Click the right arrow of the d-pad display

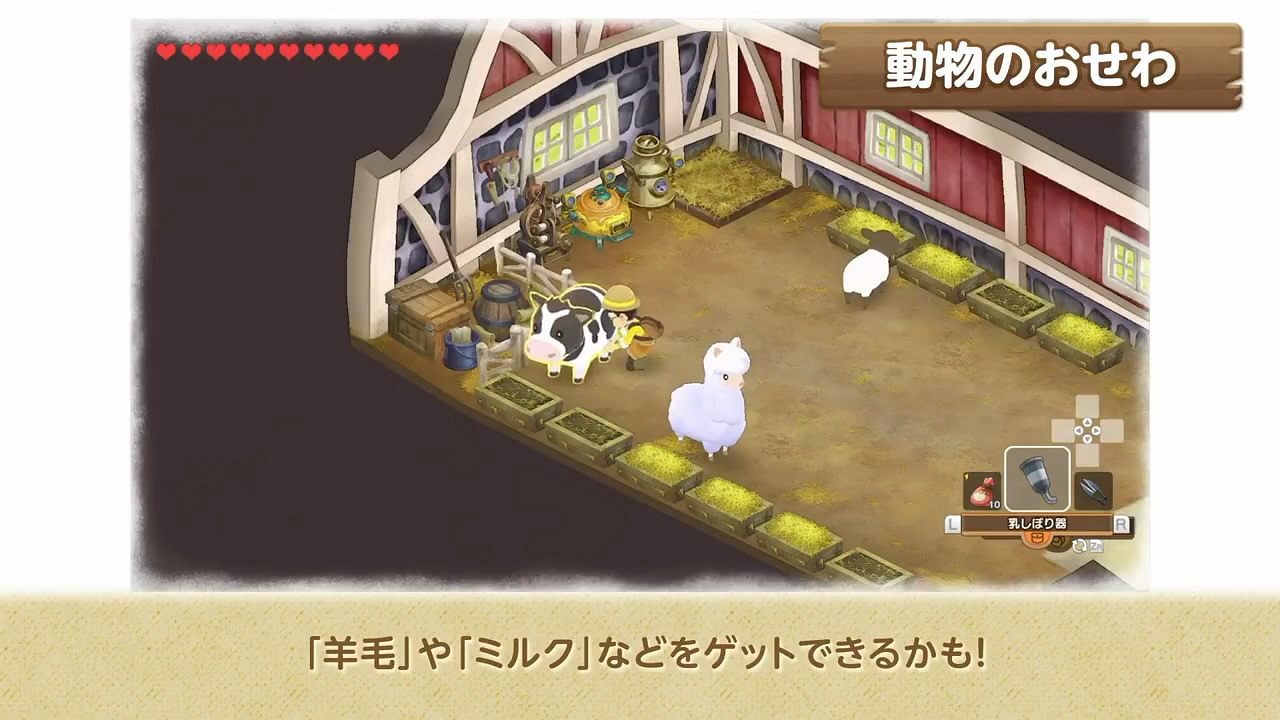click(x=1097, y=430)
